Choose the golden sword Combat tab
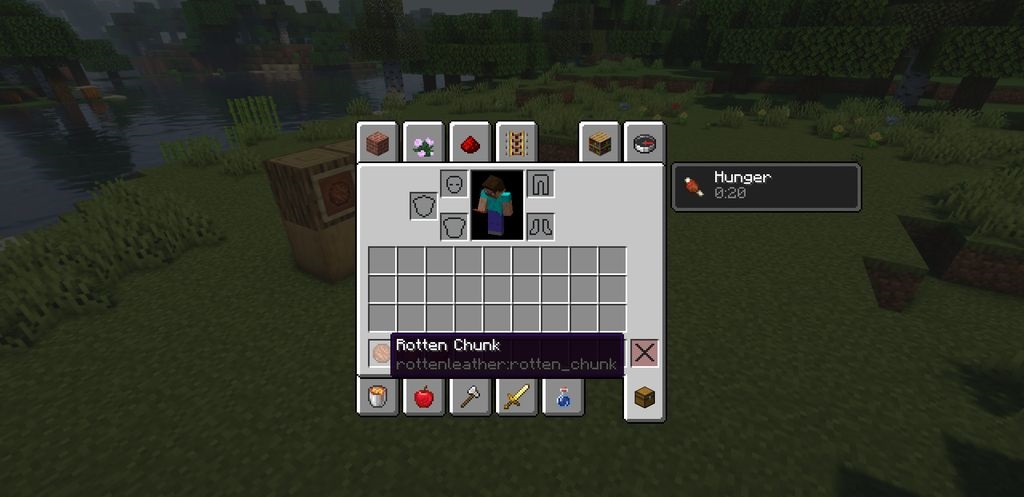Viewport: 1024px width, 497px height. (516, 397)
